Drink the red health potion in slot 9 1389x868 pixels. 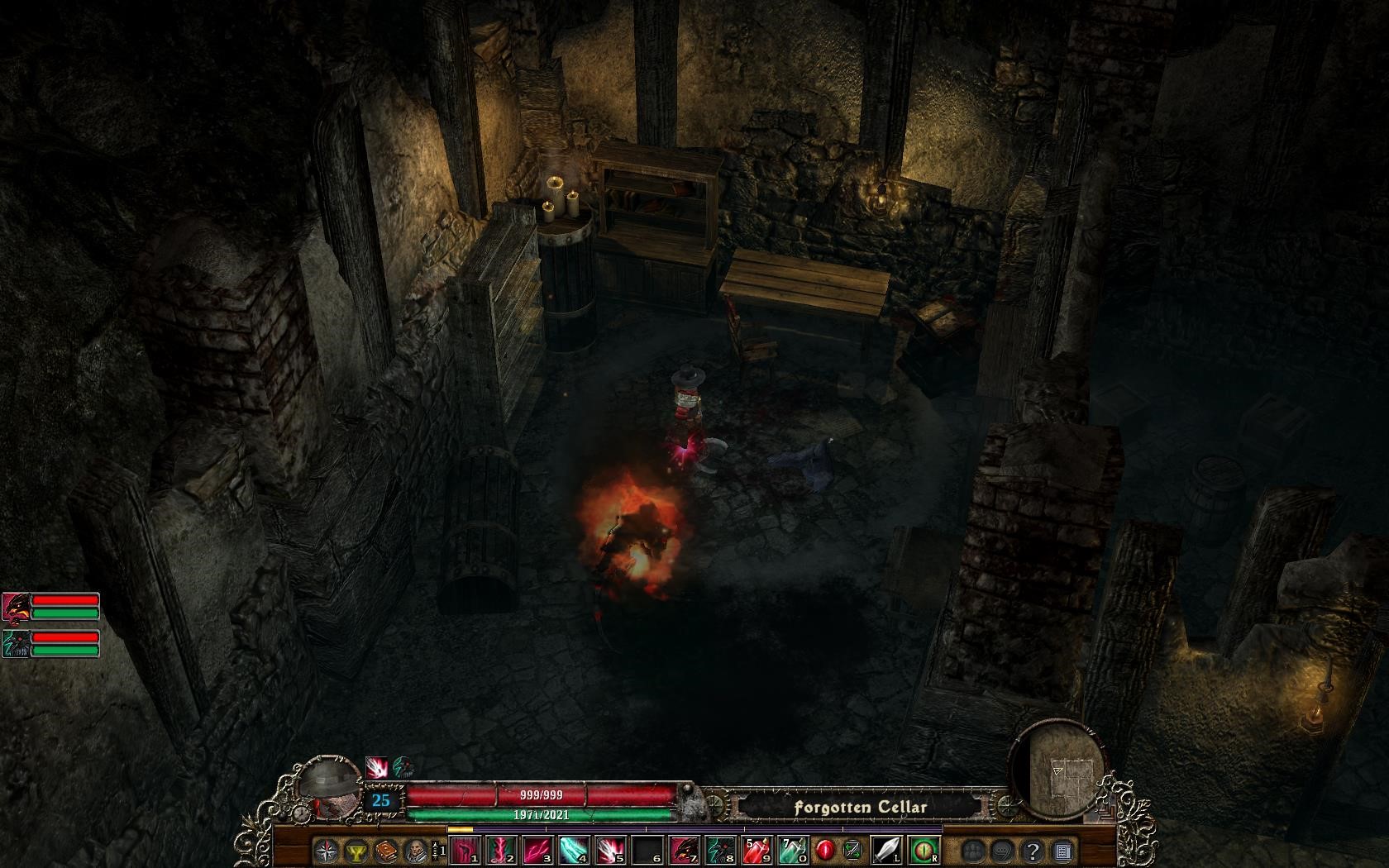(x=757, y=851)
